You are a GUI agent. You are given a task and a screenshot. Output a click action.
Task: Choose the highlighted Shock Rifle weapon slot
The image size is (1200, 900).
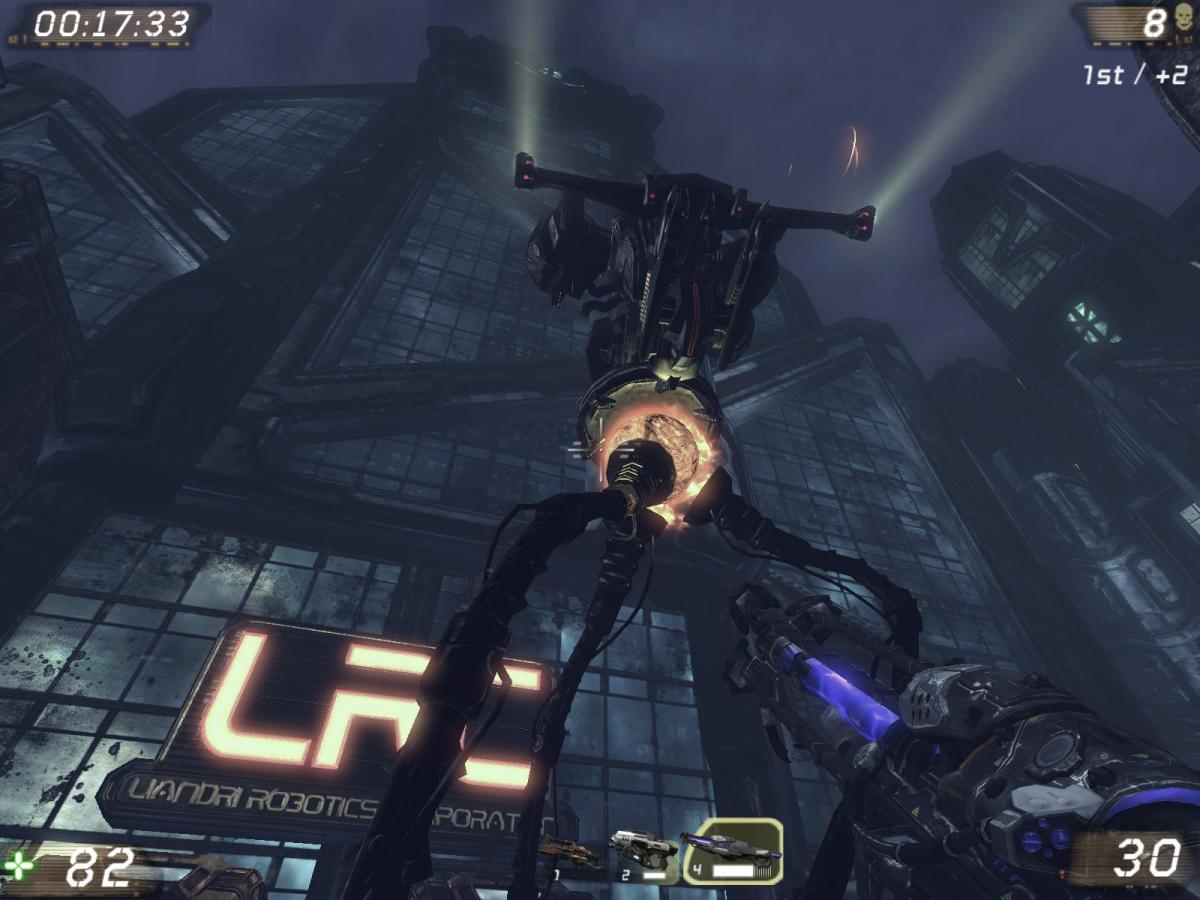(x=732, y=851)
